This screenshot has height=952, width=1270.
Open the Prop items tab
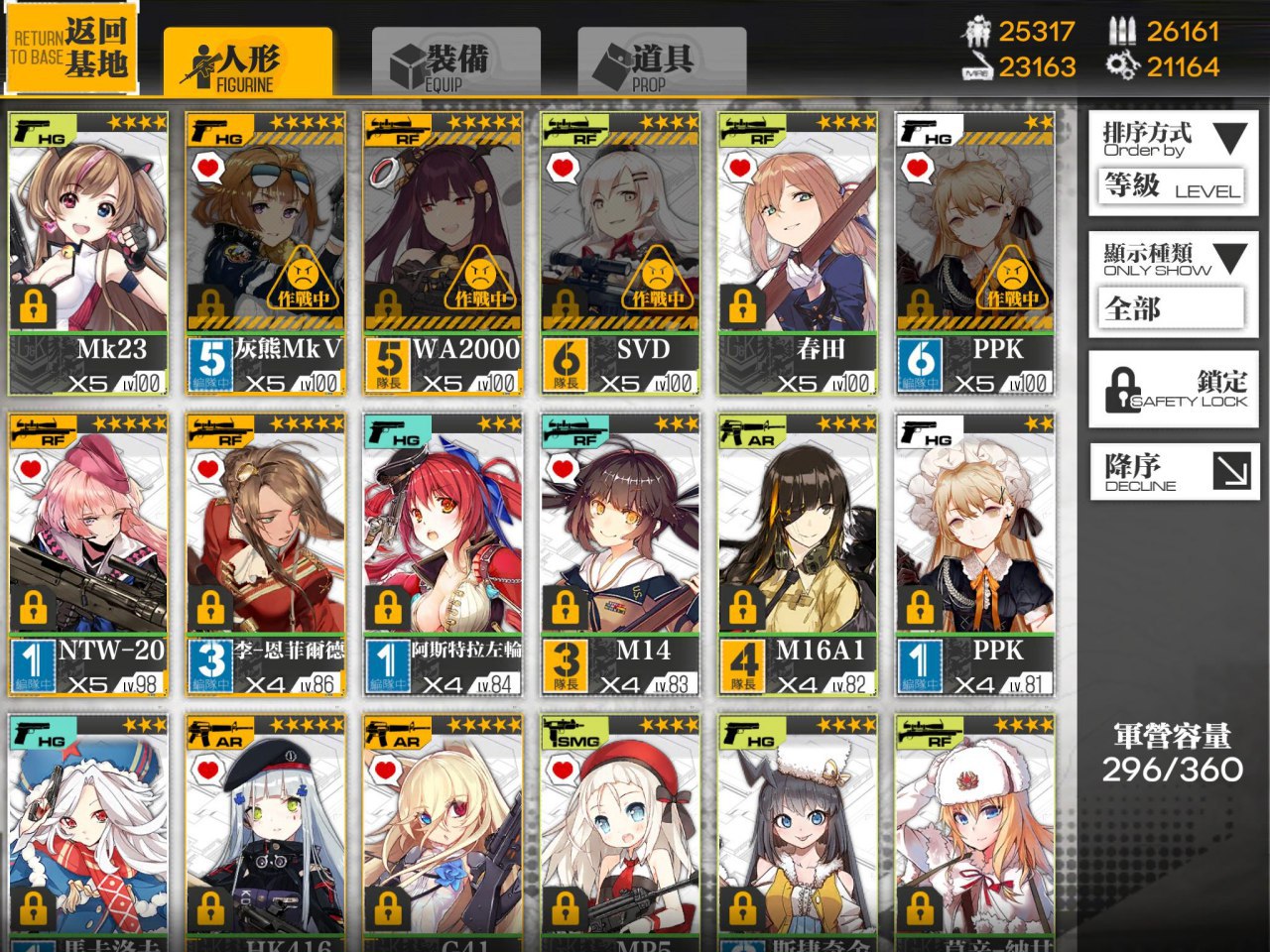[x=661, y=62]
